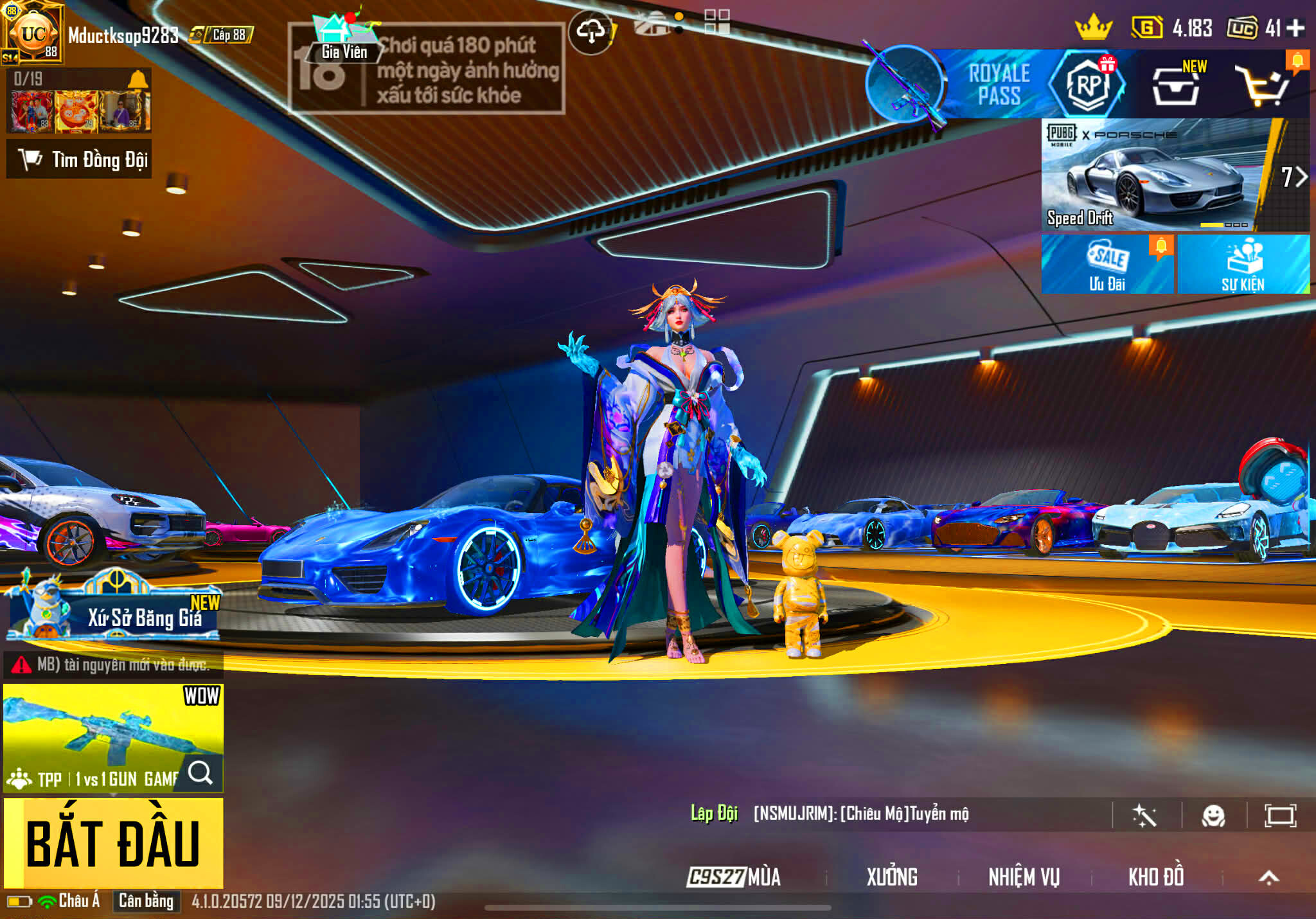Open the Xưởng workshop tab
The image size is (1316, 919).
(892, 877)
